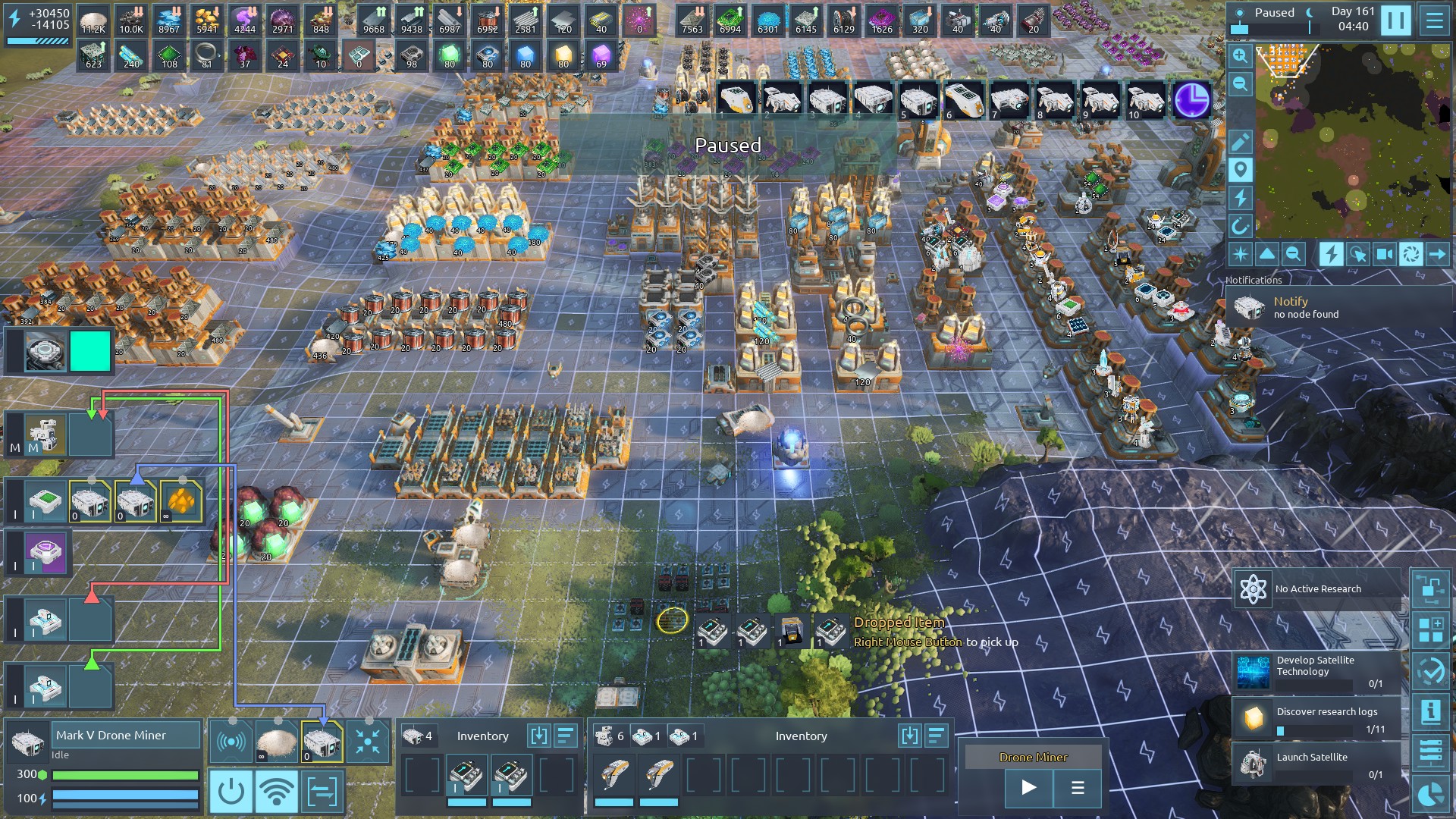Viewport: 1456px width, 819px height.
Task: Click the wifi signal network button
Action: tap(276, 792)
